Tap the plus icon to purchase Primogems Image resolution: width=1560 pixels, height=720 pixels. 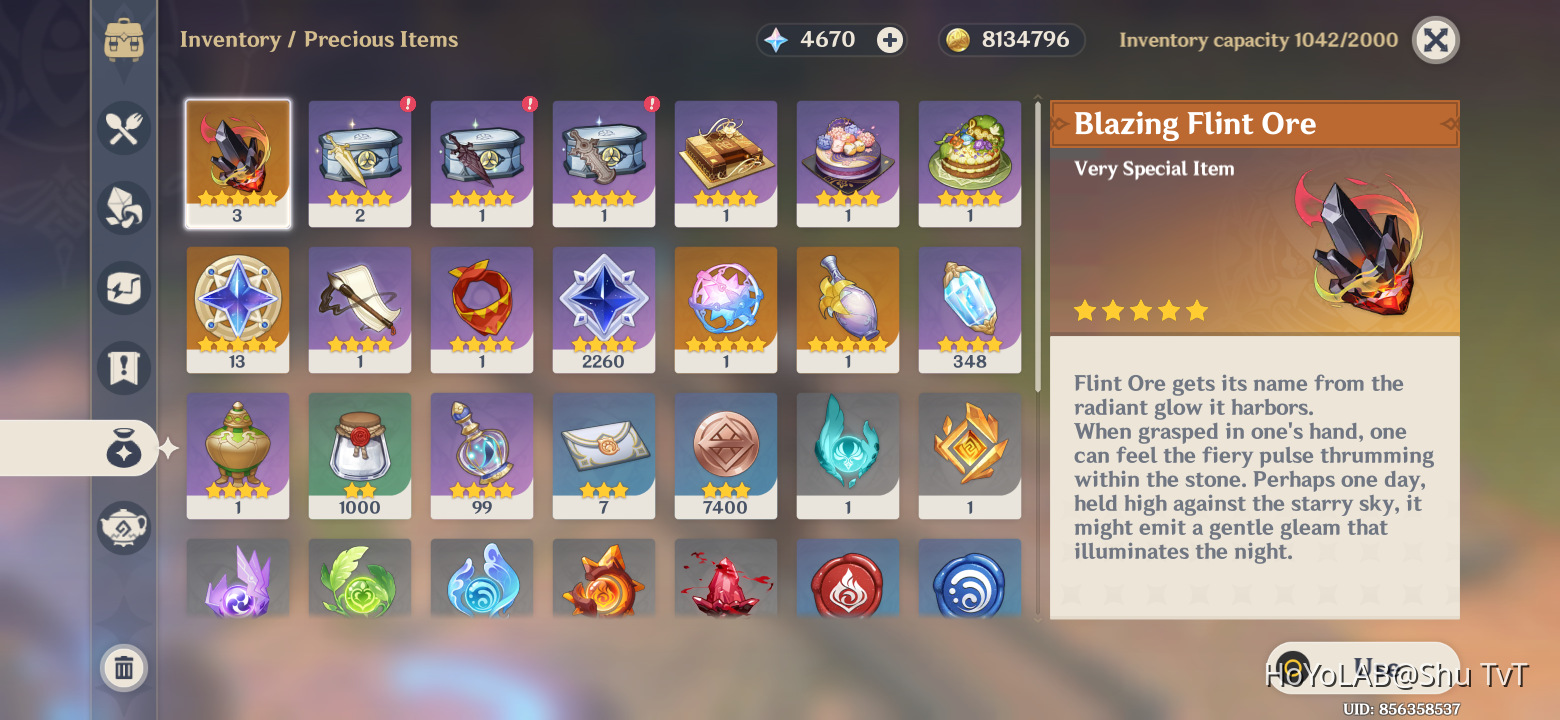[889, 40]
